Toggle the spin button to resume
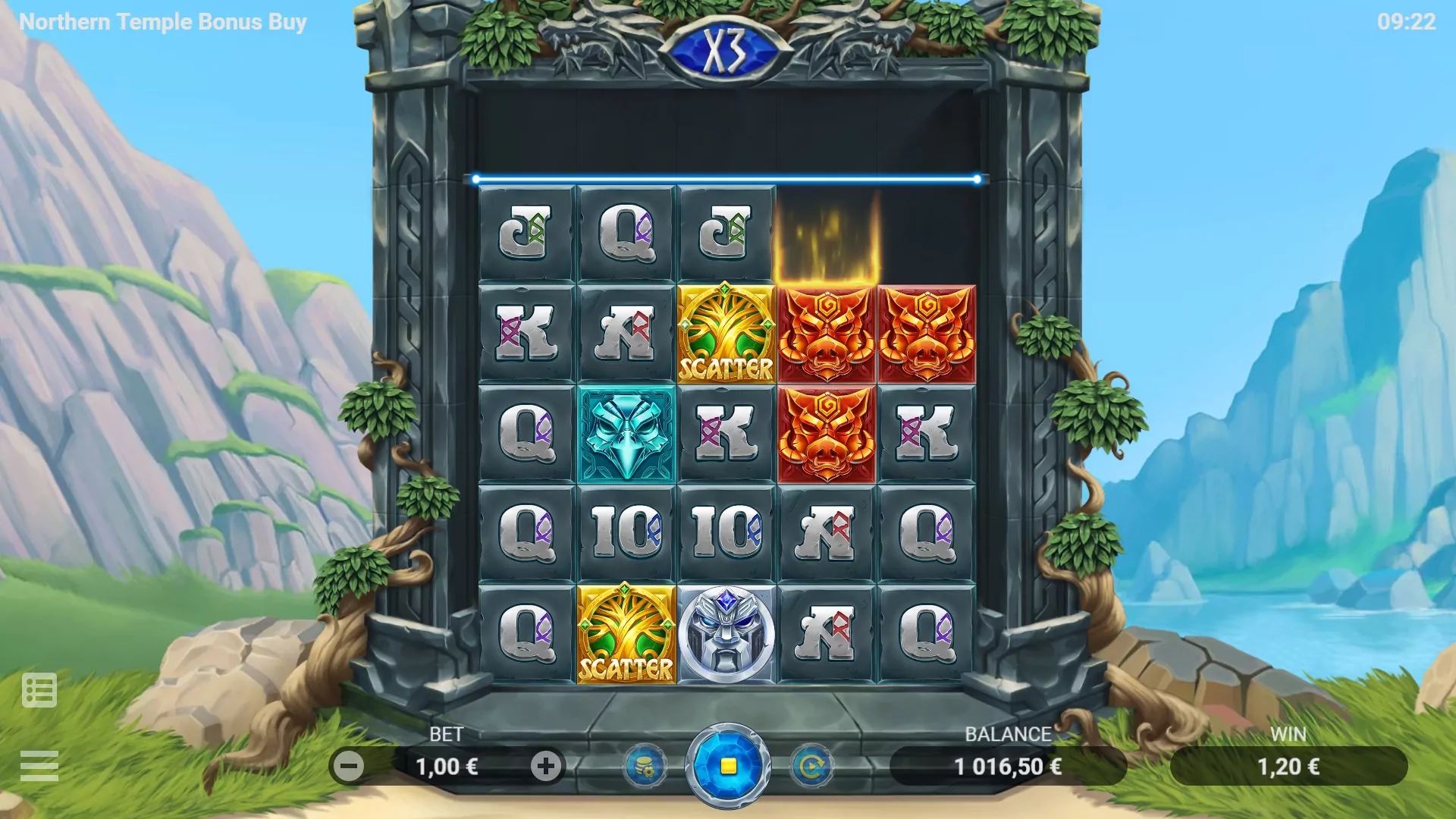1456x819 pixels. pos(728,766)
